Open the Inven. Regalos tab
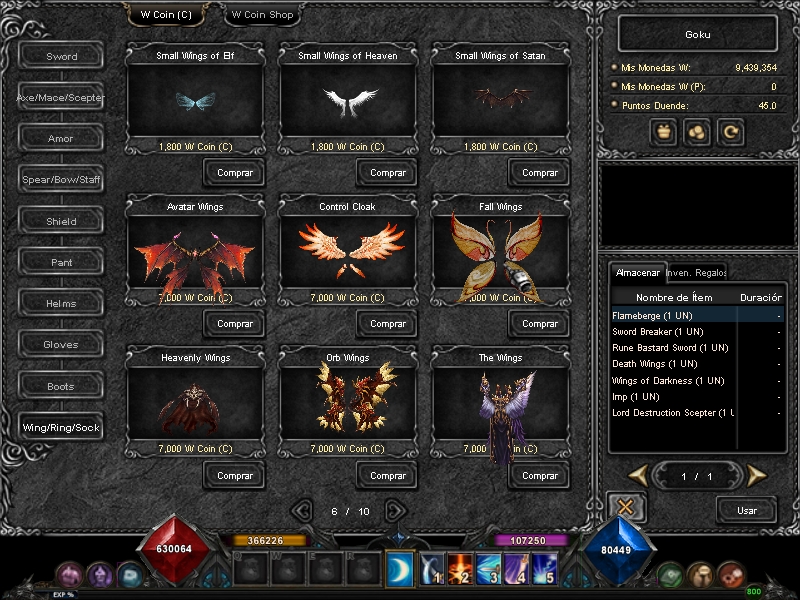 [x=696, y=272]
